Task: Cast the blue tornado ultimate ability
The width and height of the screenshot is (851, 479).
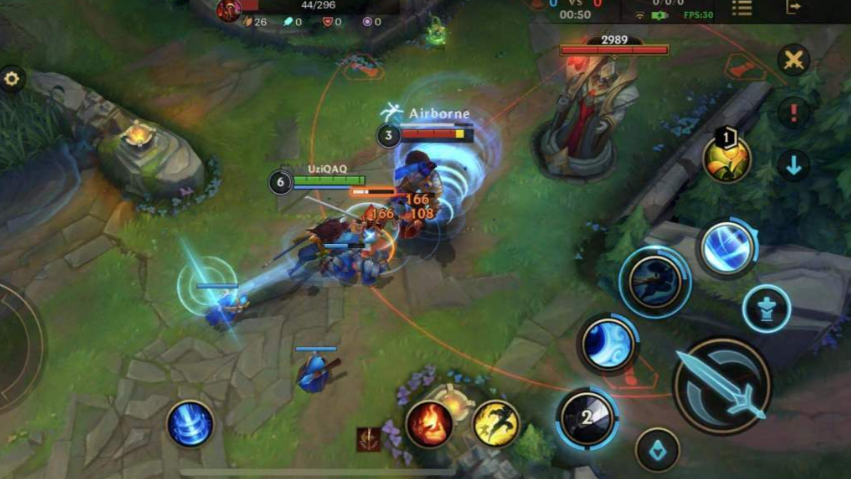Action: pyautogui.click(x=727, y=247)
